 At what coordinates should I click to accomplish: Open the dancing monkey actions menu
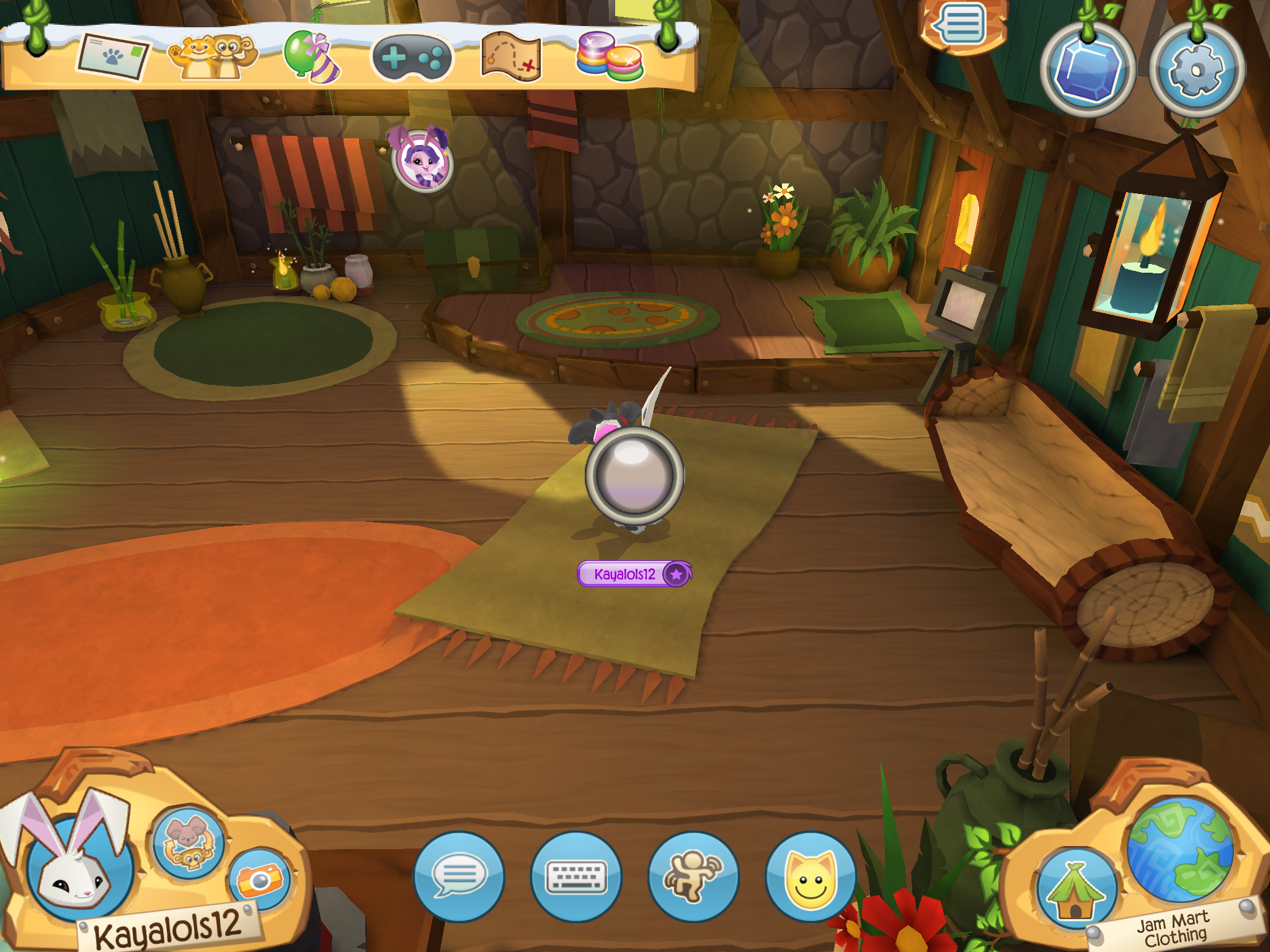693,876
